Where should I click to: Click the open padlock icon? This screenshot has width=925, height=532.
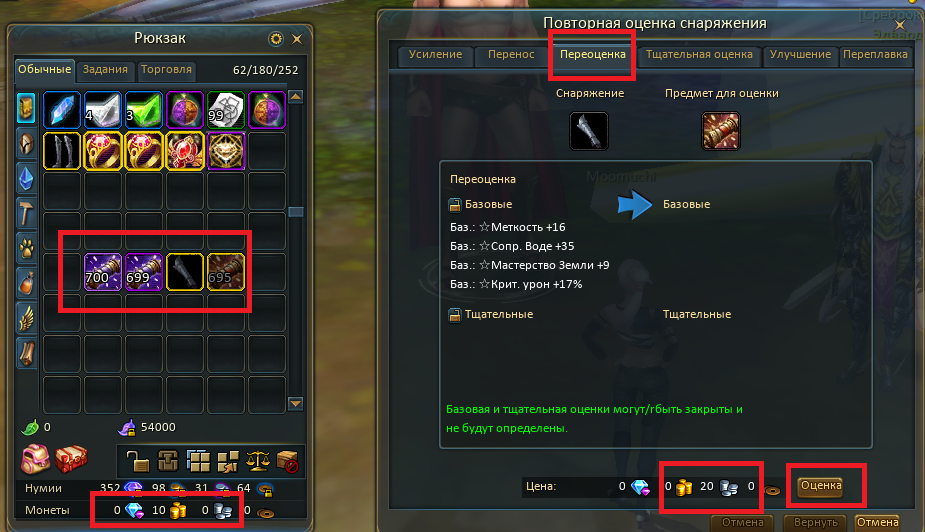[x=137, y=461]
